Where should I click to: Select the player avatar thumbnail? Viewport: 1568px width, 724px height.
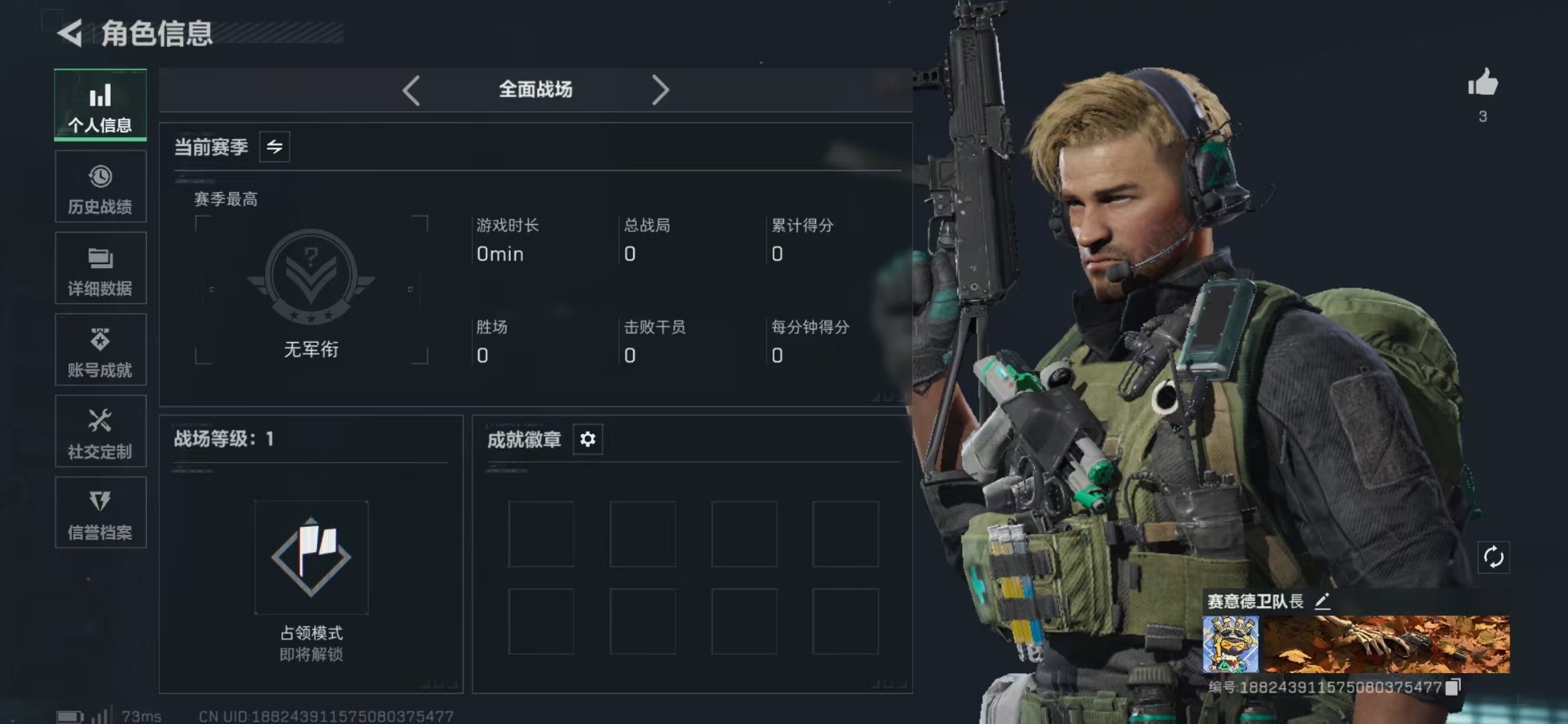pos(1230,644)
